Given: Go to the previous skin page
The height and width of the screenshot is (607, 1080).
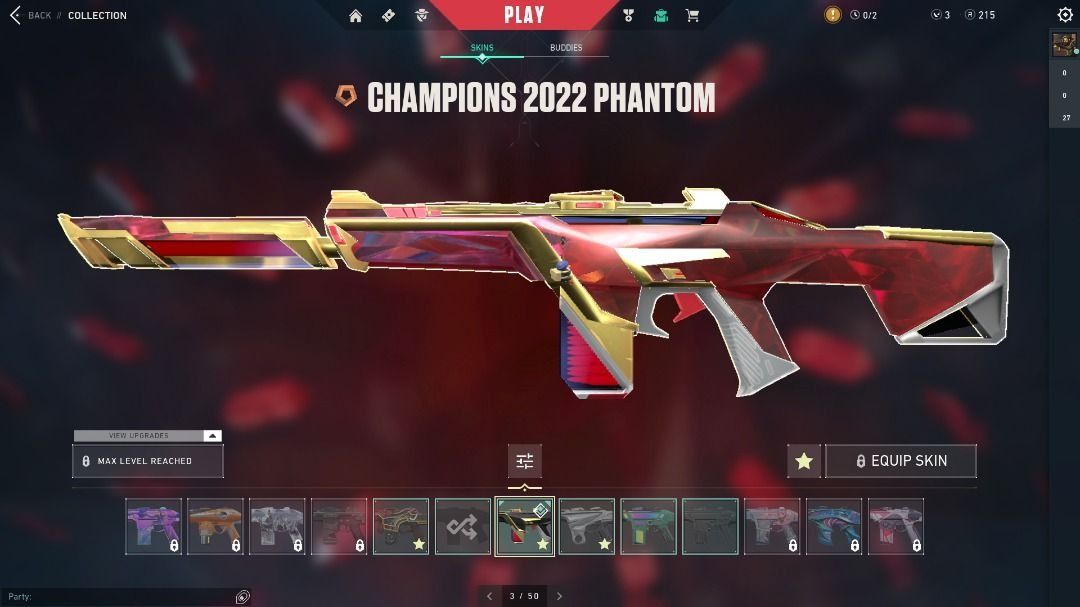Looking at the screenshot, I should click(489, 596).
